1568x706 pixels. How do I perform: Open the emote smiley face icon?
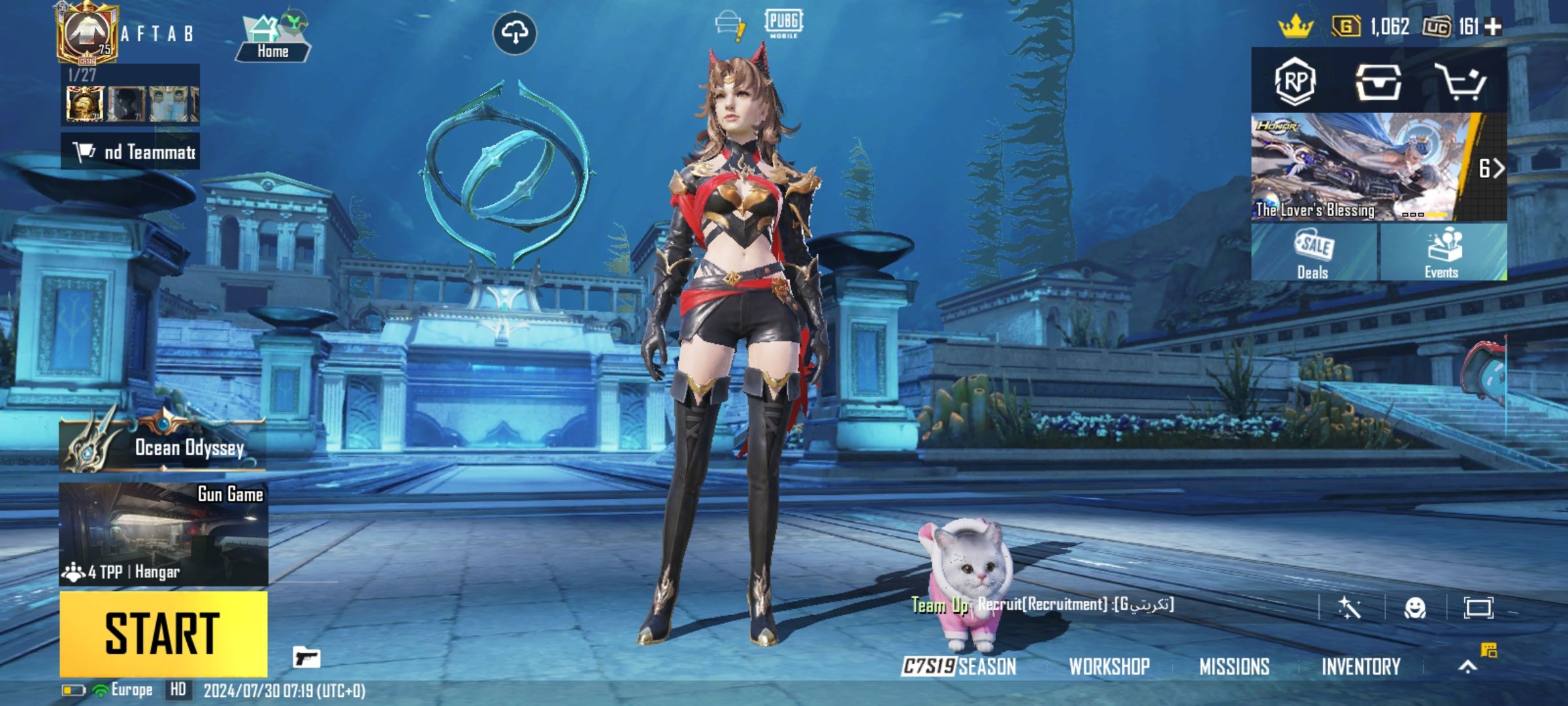[x=1415, y=608]
